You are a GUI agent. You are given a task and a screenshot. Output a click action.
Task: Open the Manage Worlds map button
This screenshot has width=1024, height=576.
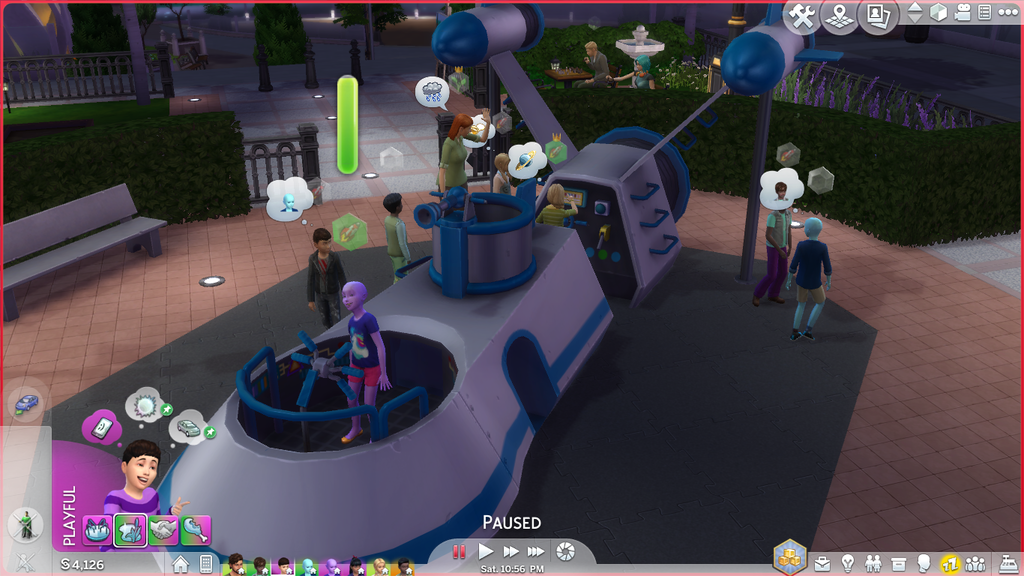point(839,15)
